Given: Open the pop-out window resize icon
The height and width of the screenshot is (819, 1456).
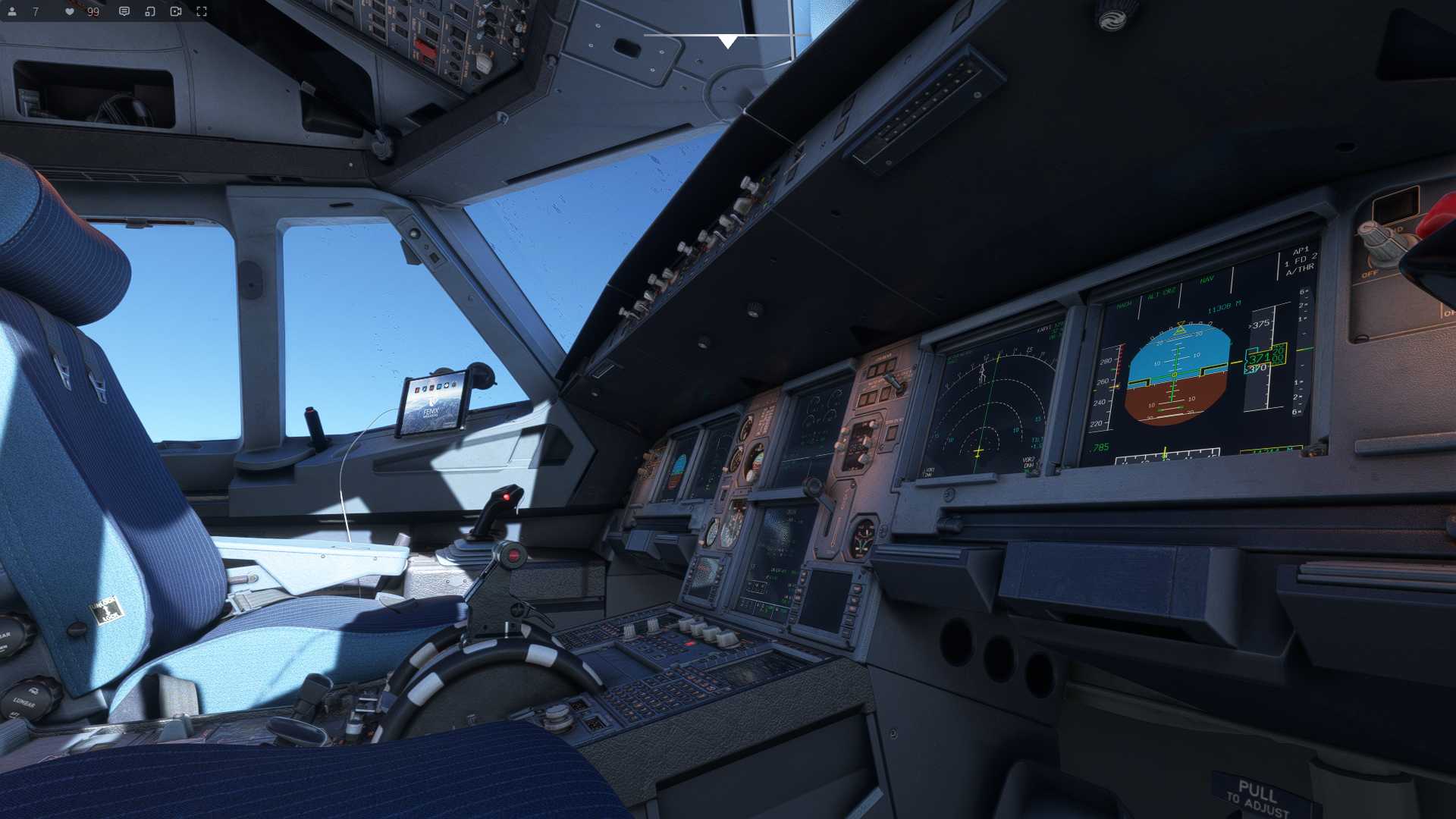Looking at the screenshot, I should tap(150, 11).
